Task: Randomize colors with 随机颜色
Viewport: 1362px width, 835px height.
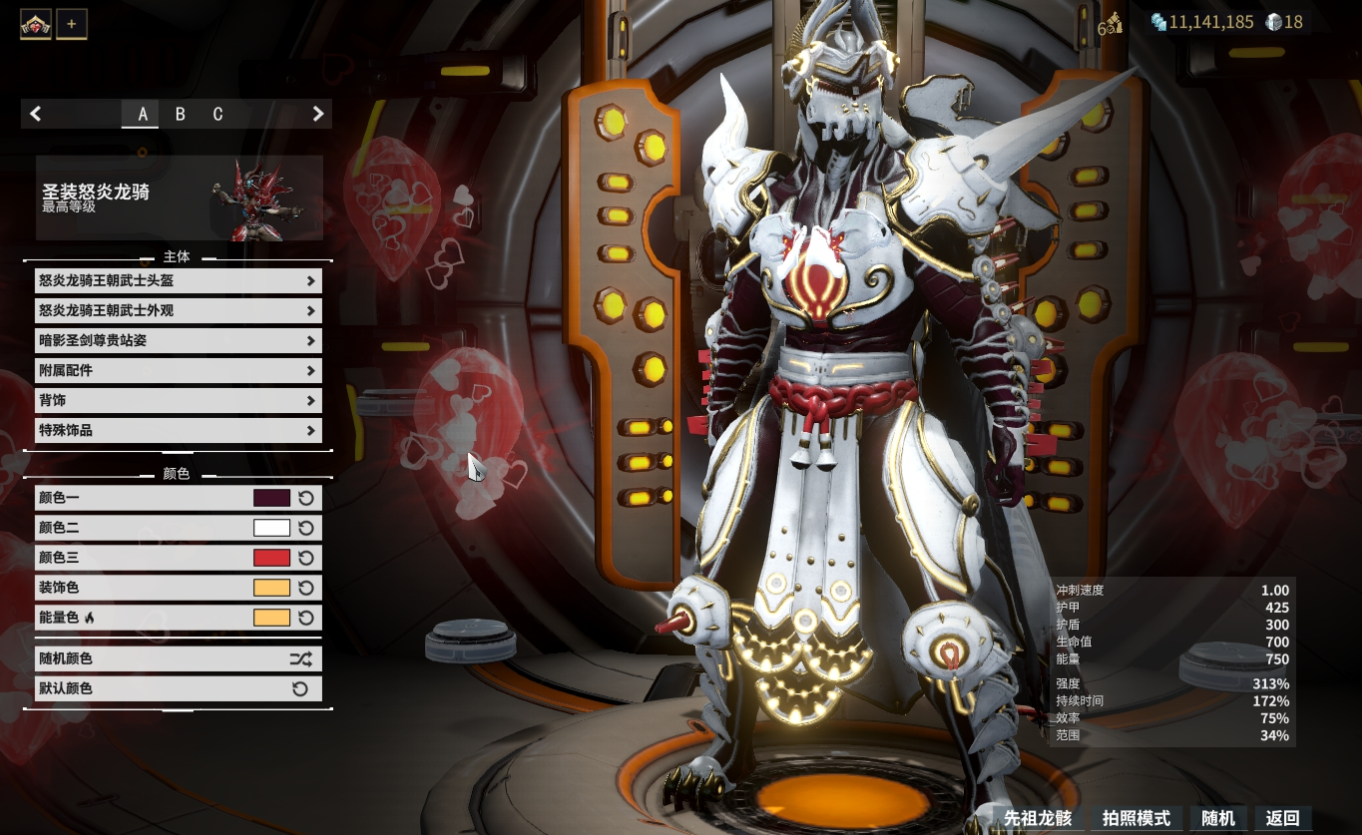Action: pyautogui.click(x=178, y=659)
